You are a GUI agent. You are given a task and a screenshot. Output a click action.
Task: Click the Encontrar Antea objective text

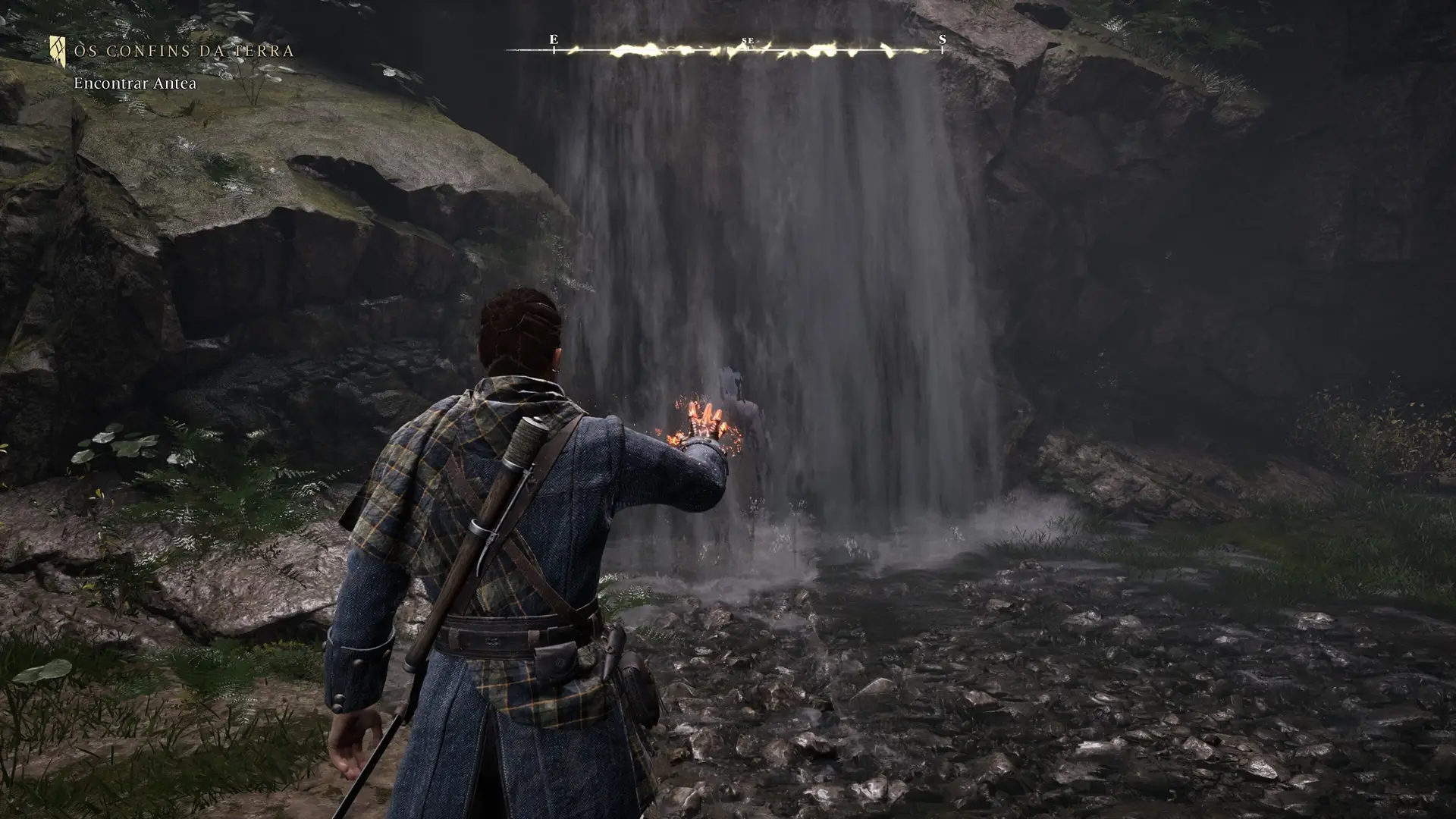click(135, 83)
